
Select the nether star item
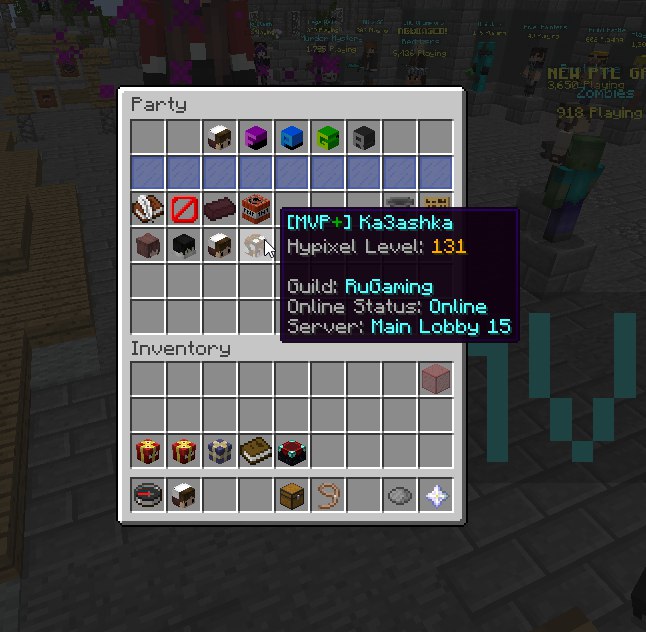pos(436,496)
